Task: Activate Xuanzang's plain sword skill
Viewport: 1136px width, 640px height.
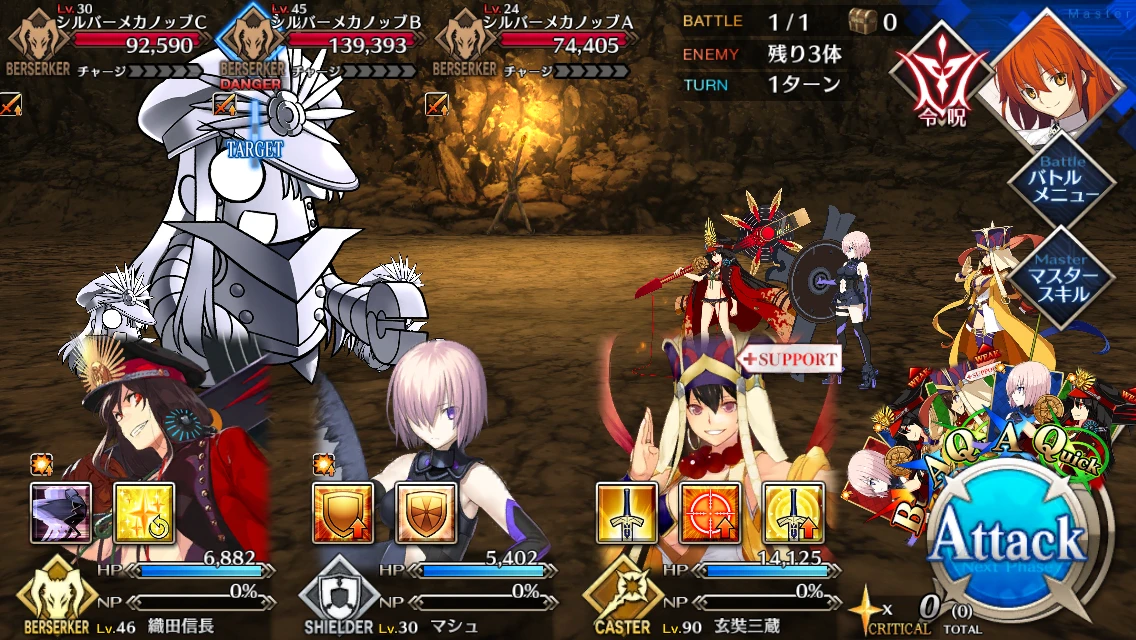Action: [x=627, y=513]
